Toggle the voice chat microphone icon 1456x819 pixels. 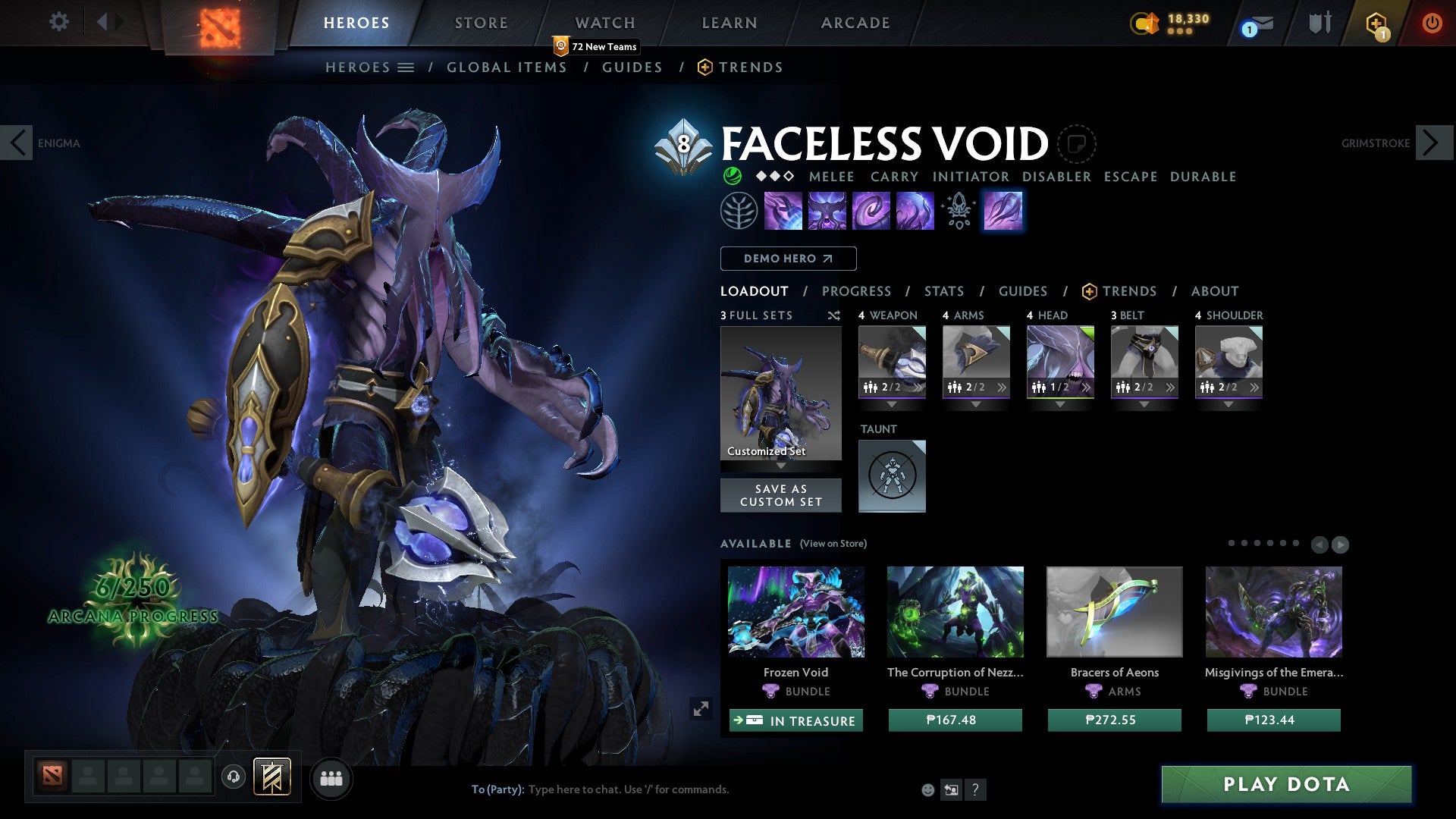tap(233, 777)
